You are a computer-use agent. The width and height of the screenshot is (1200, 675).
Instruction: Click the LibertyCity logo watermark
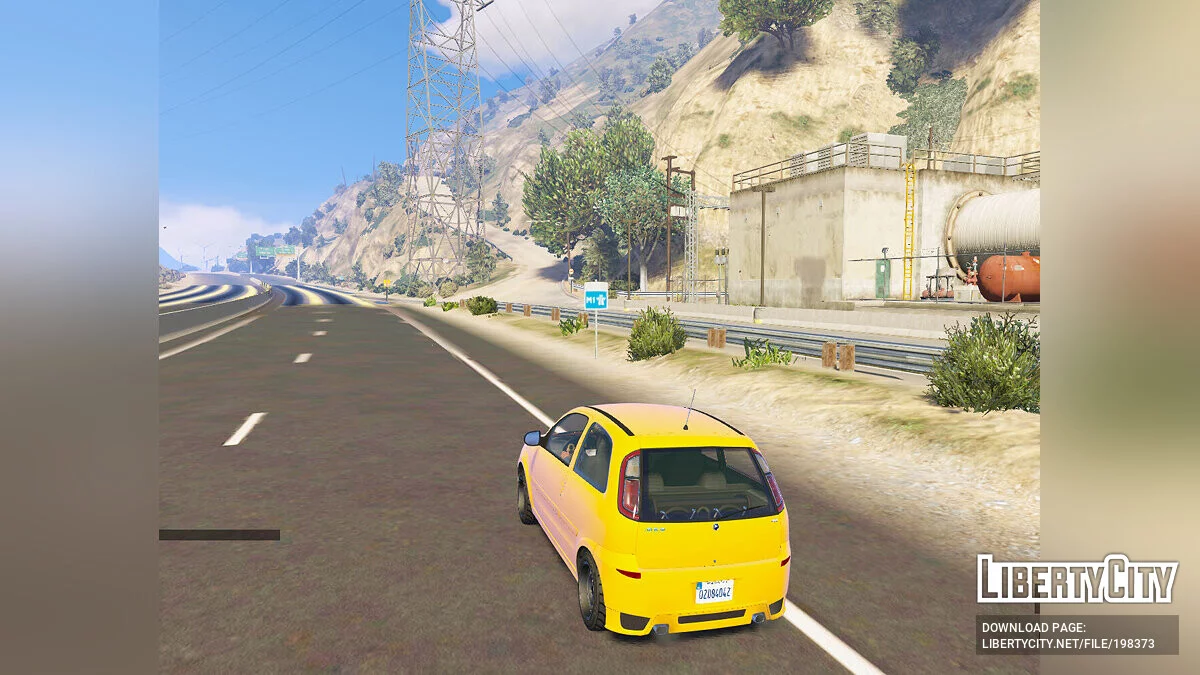coord(1077,579)
